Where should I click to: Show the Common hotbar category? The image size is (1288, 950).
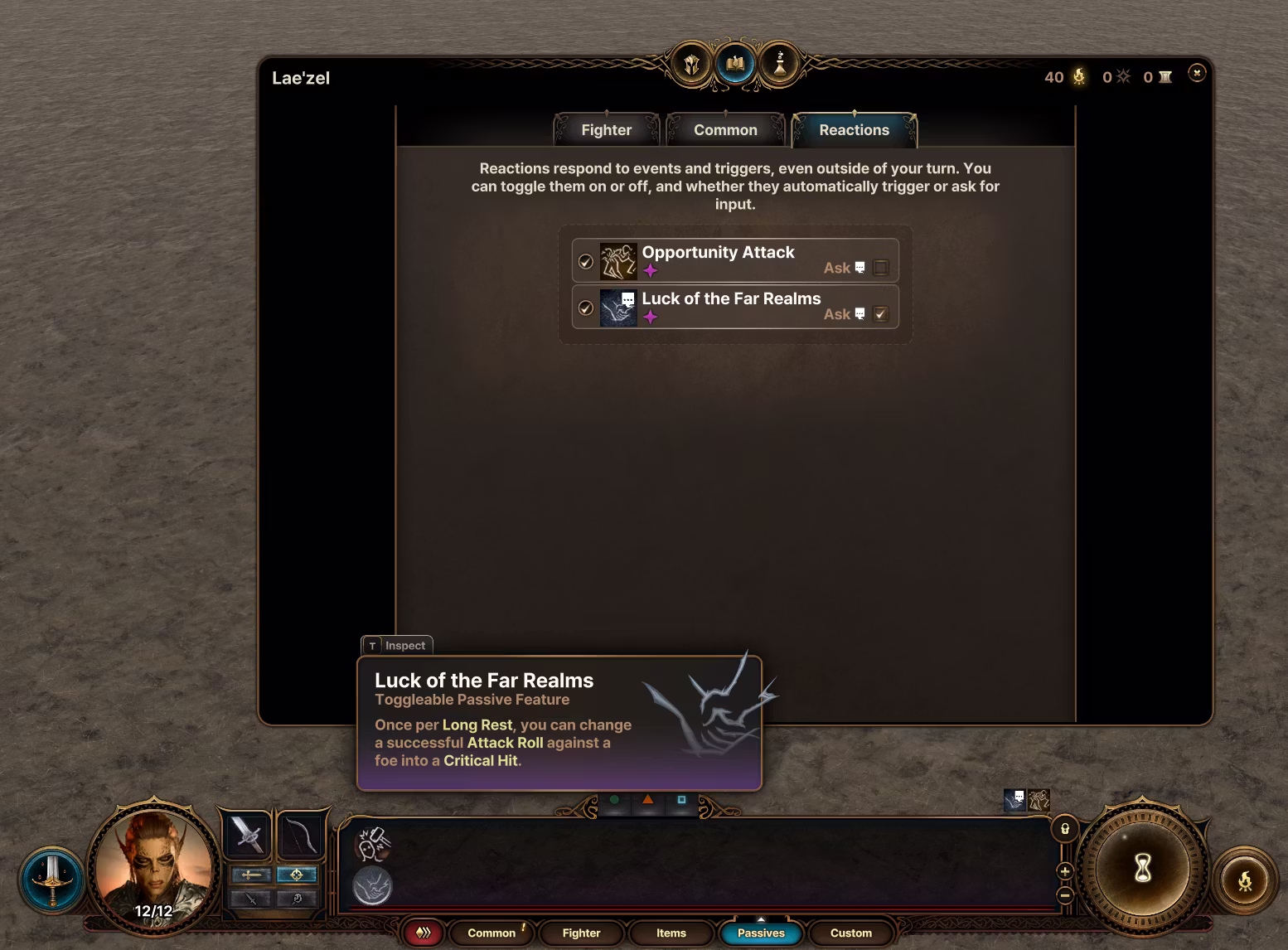tap(491, 933)
